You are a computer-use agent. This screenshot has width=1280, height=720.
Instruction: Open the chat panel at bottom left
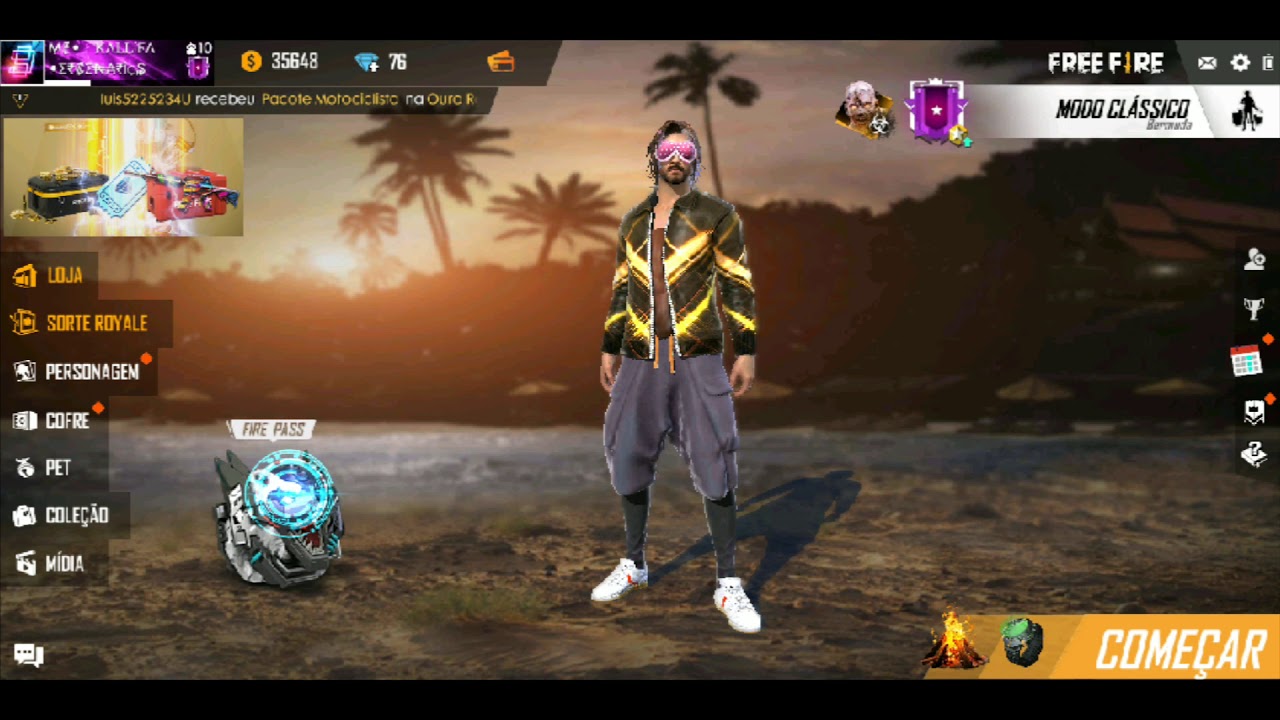point(28,655)
